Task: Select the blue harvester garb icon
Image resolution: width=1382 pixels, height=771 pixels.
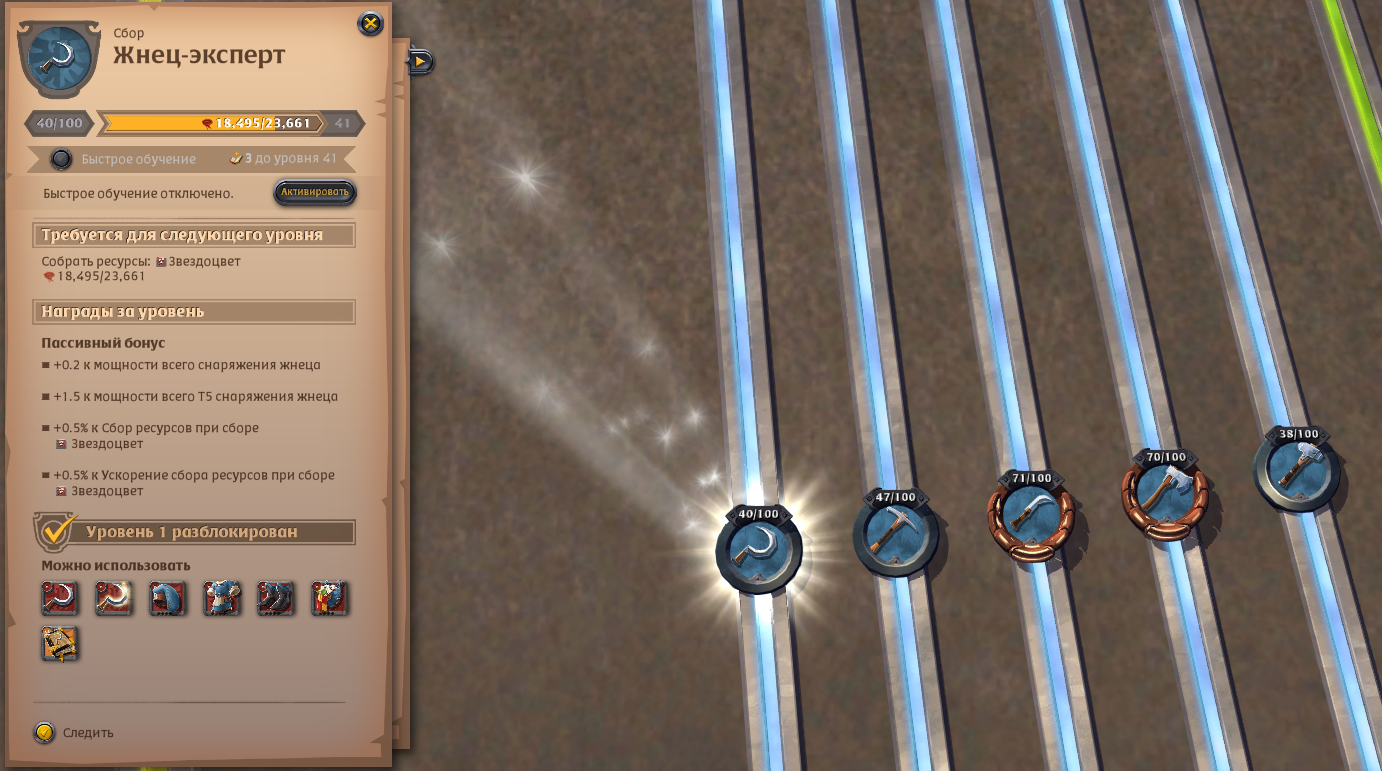Action: pos(222,598)
